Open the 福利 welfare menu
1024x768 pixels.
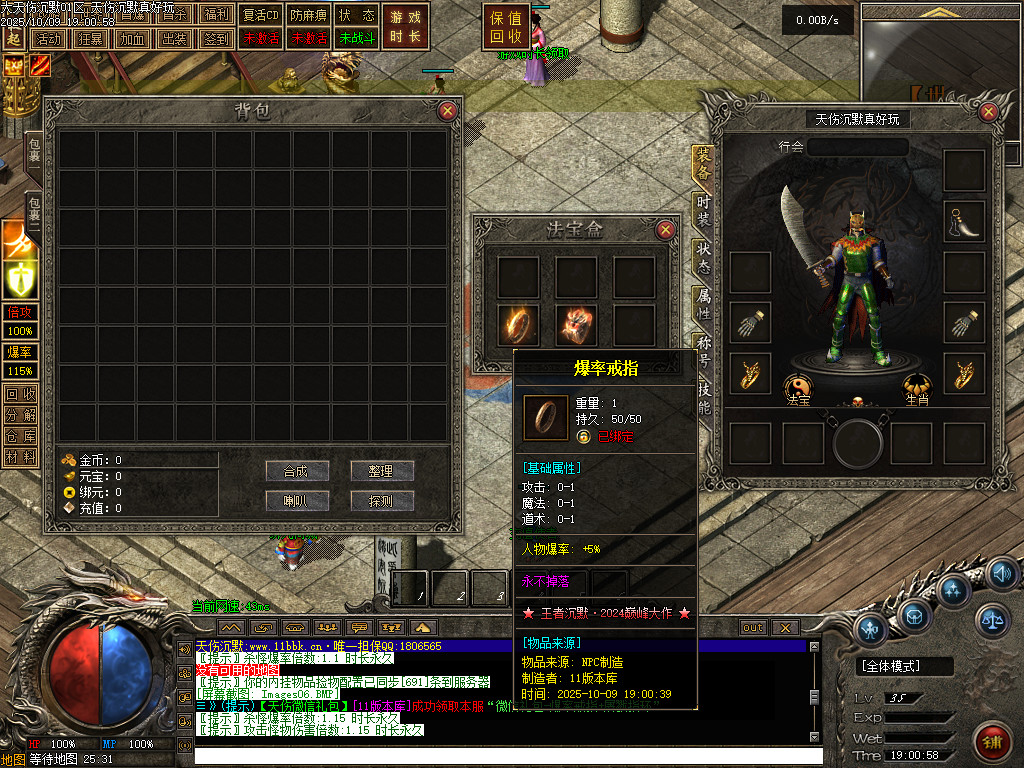pos(216,15)
